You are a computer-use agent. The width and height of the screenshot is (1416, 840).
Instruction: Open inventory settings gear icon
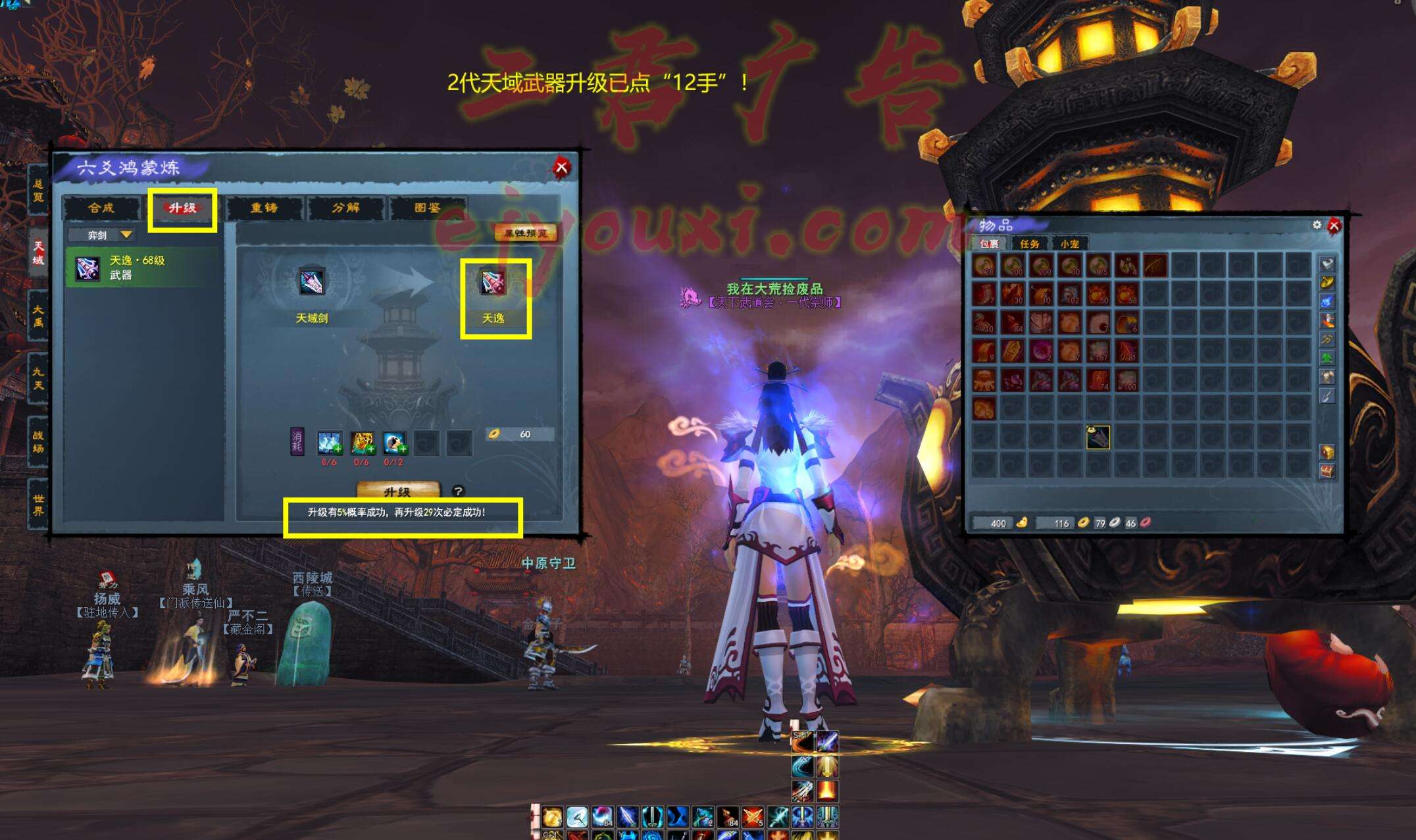click(1317, 225)
